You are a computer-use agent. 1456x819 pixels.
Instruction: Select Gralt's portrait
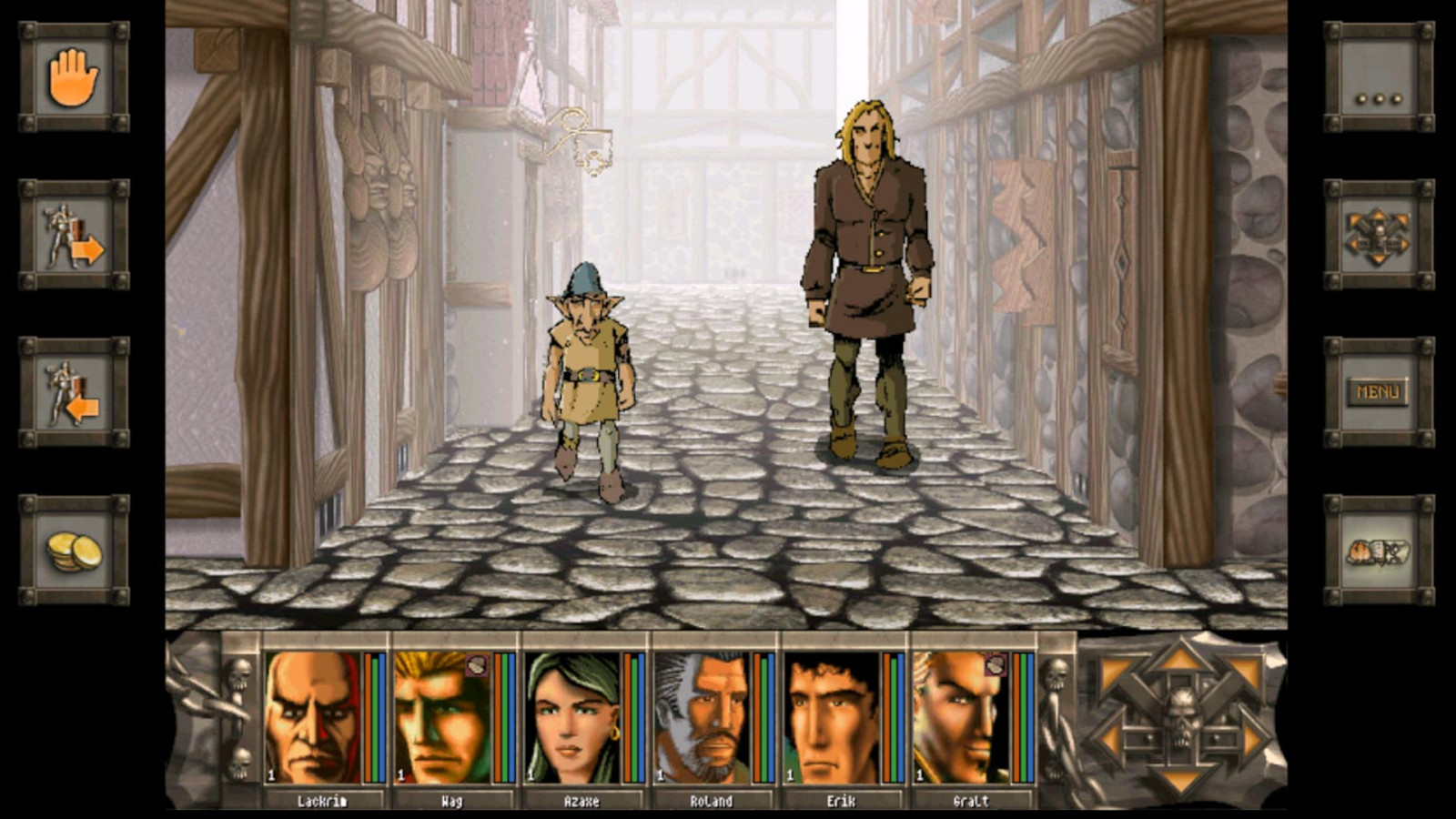tap(961, 717)
